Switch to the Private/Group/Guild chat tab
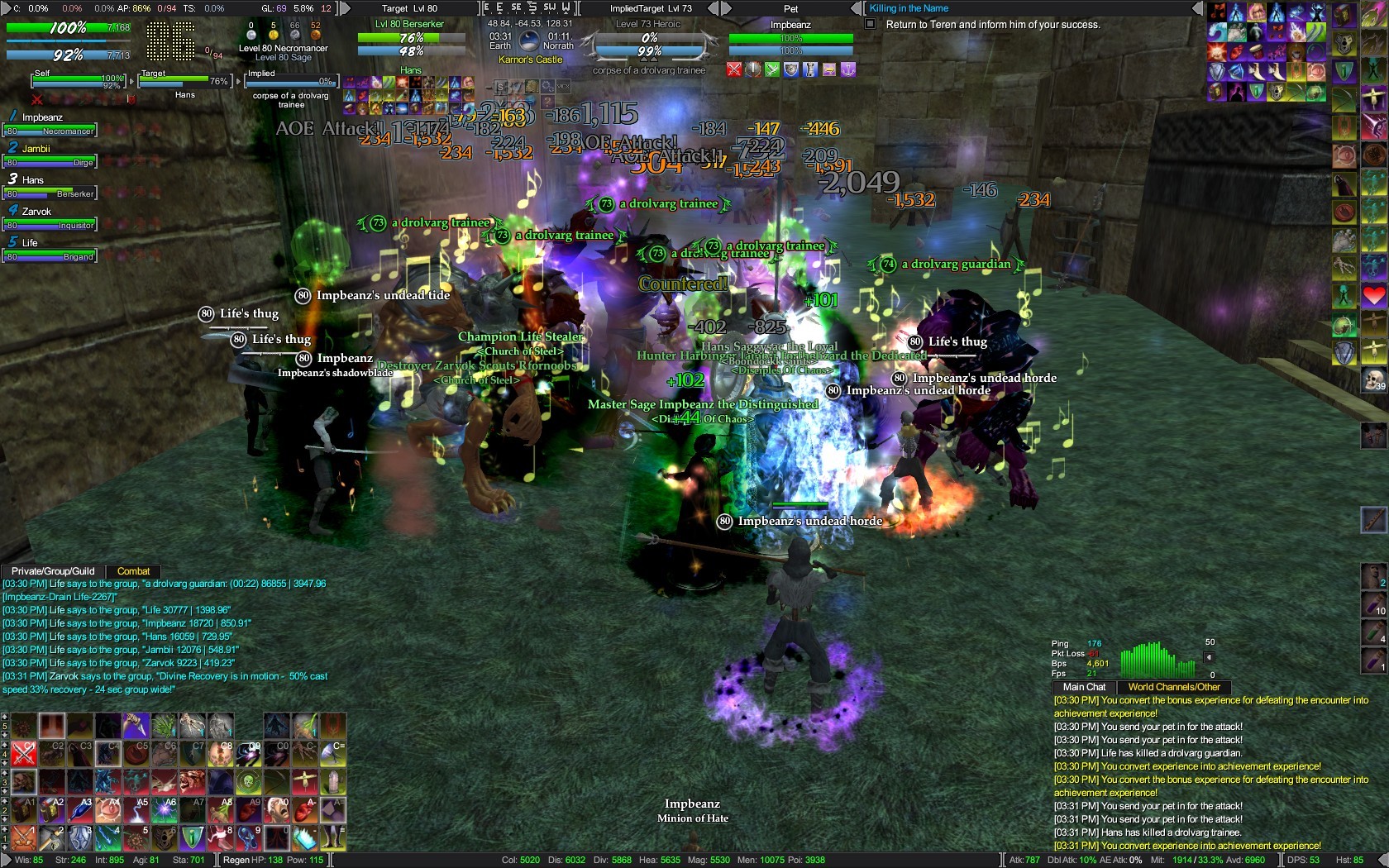The image size is (1389, 868). click(x=53, y=571)
